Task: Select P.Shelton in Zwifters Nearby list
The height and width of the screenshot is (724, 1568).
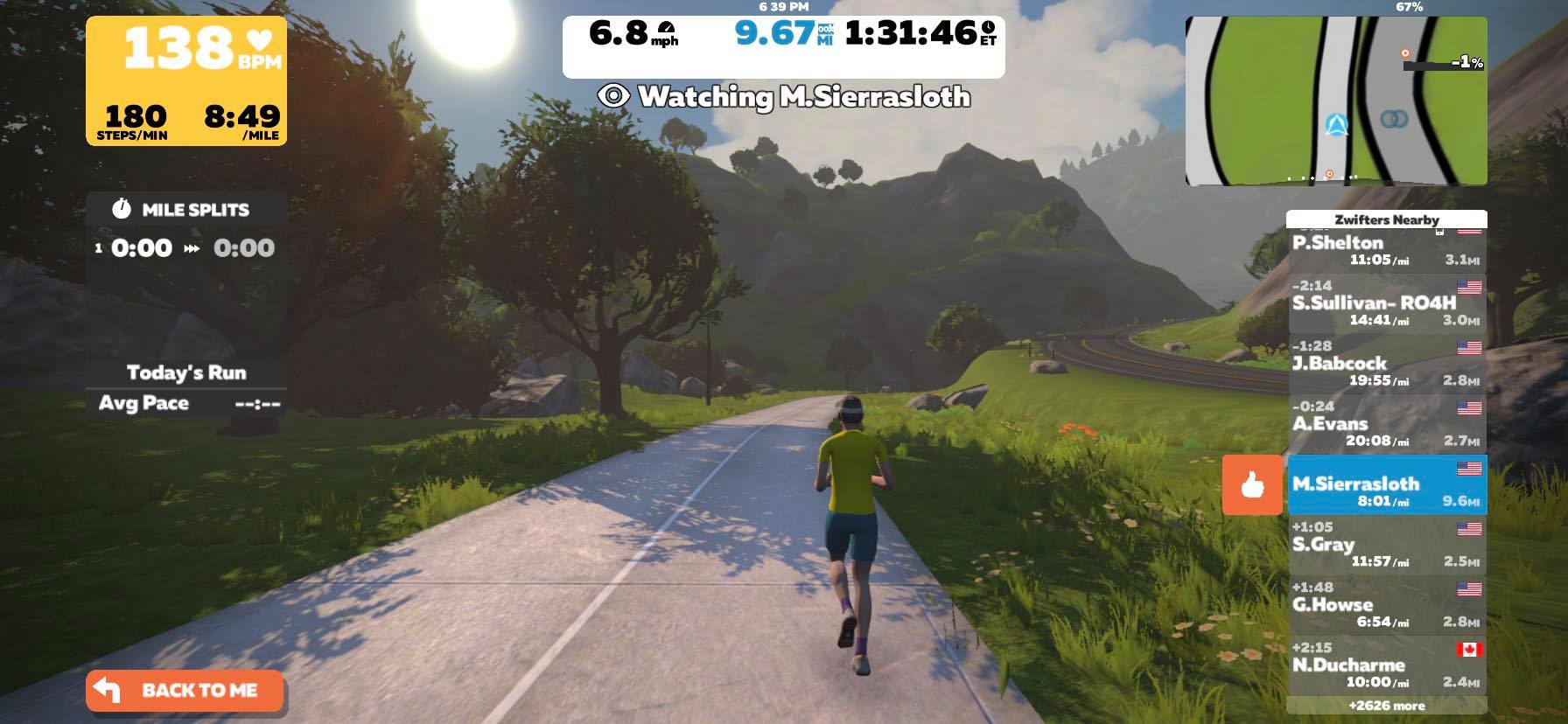Action: [x=1386, y=249]
